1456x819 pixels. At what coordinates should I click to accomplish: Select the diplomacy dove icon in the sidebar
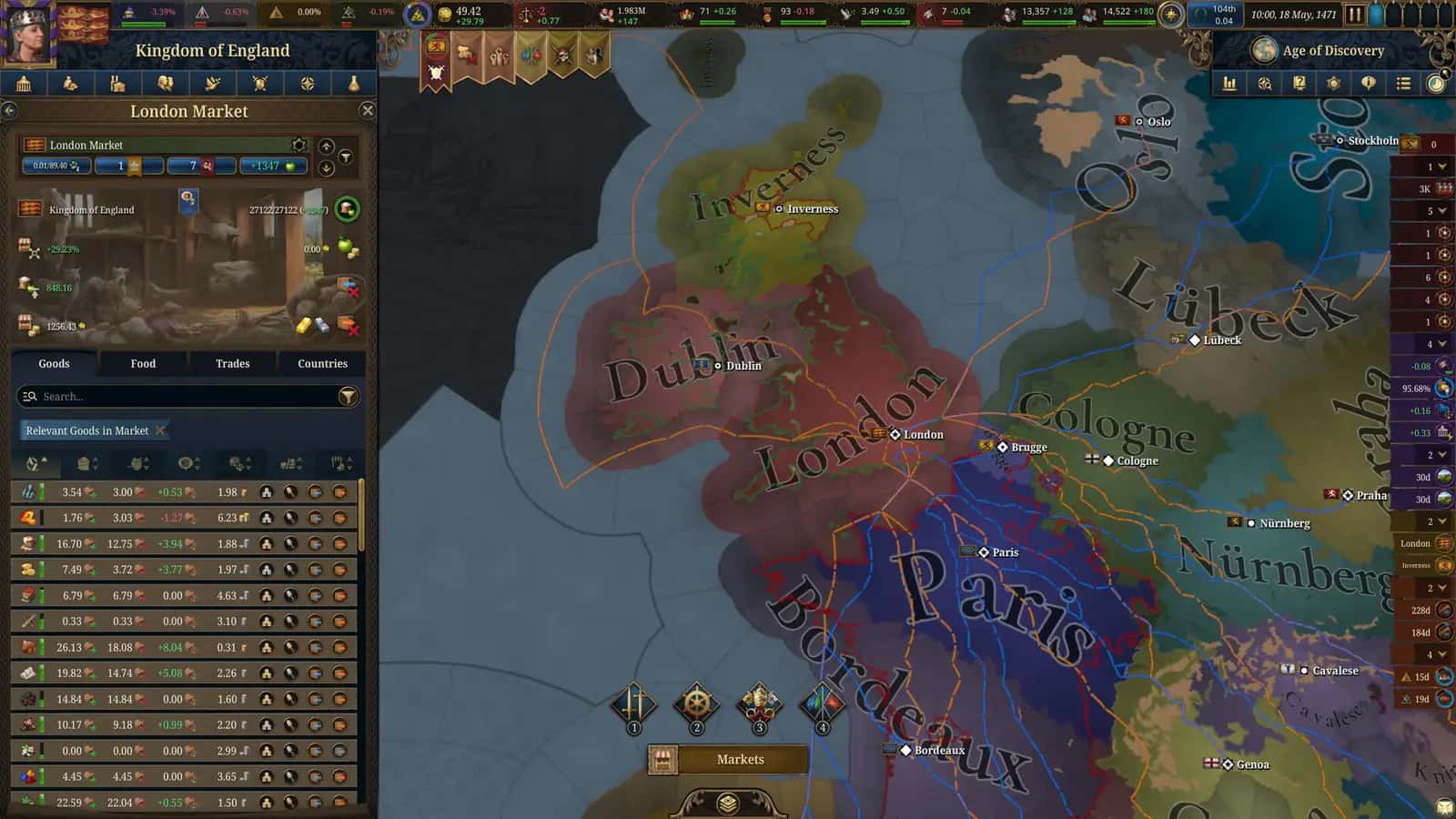tap(212, 83)
